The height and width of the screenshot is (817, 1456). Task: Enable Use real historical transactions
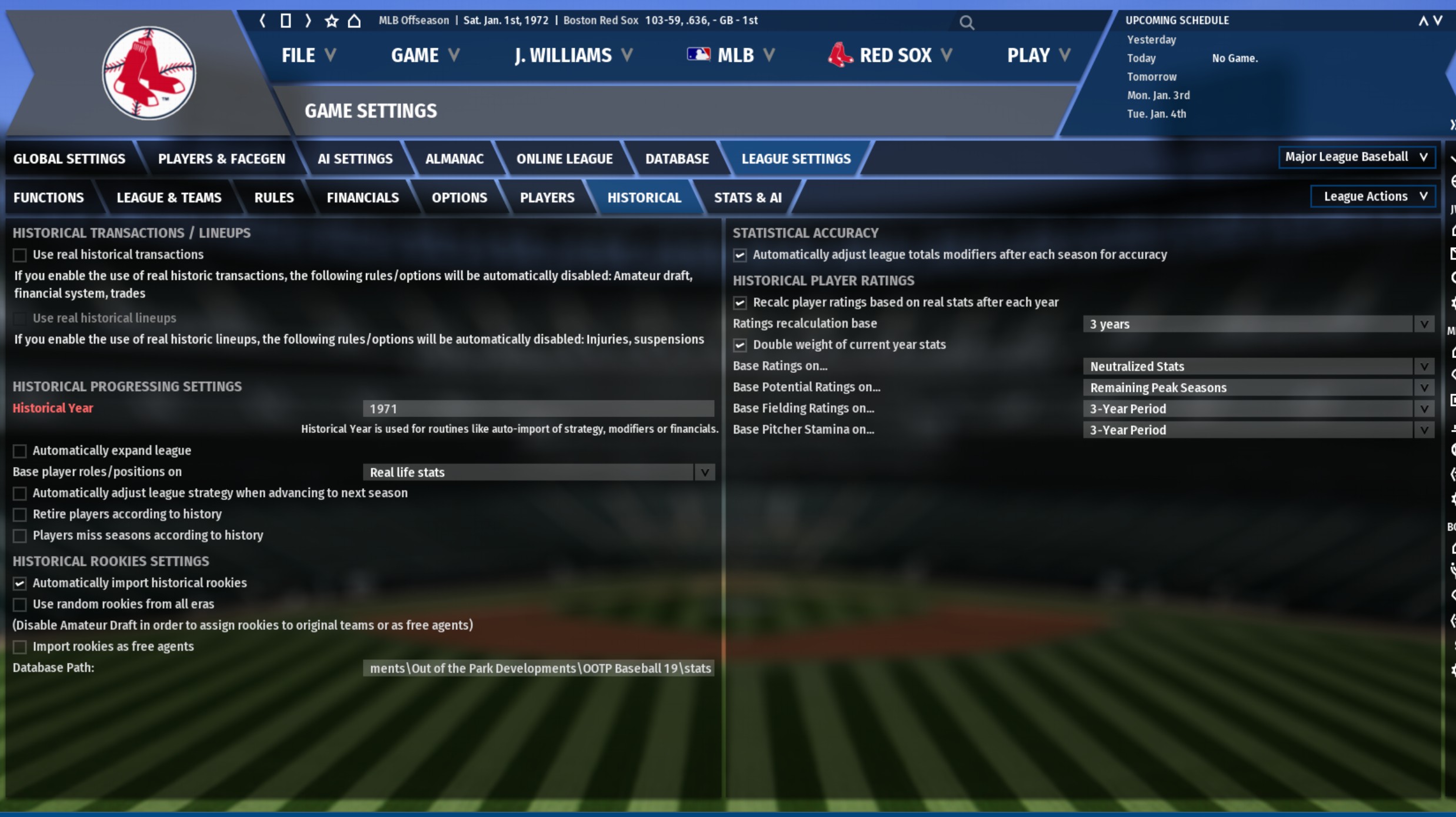[x=20, y=255]
